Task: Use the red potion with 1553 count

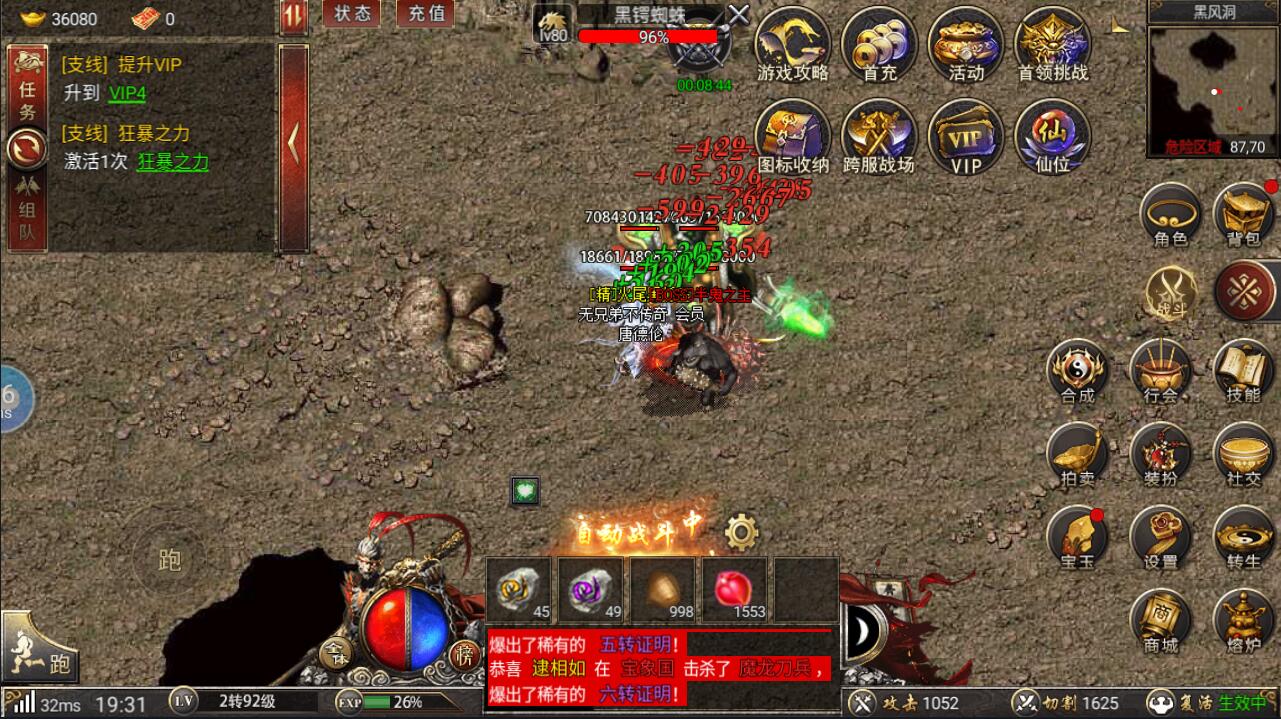Action: coord(735,590)
